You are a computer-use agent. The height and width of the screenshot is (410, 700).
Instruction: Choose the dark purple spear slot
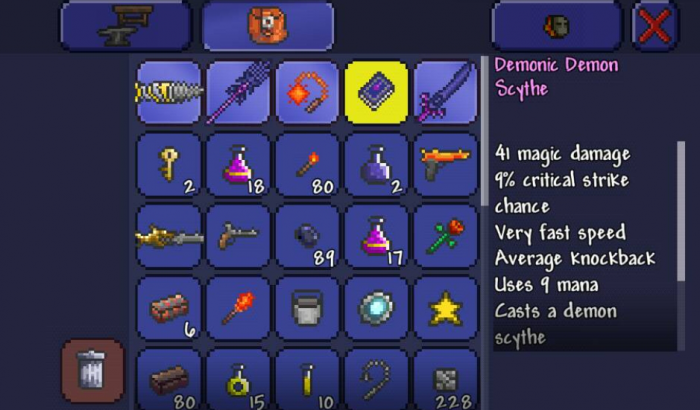pyautogui.click(x=238, y=92)
